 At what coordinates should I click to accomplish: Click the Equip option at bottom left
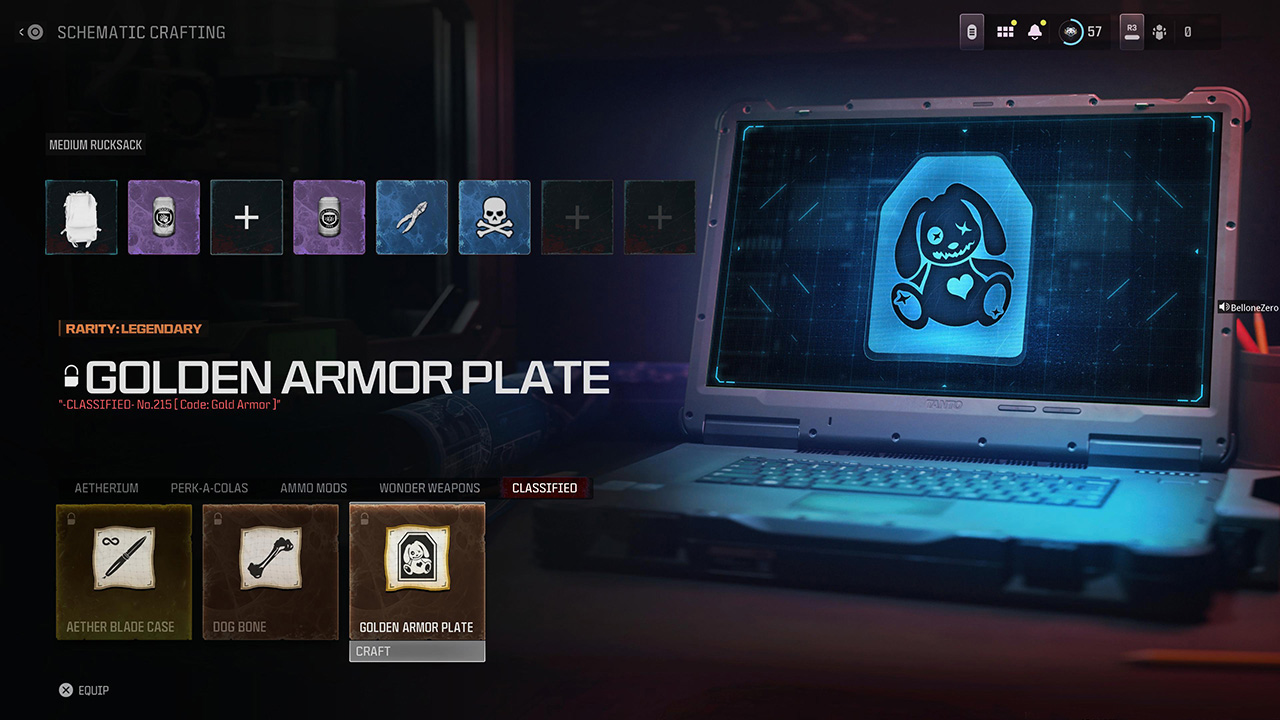(x=85, y=690)
